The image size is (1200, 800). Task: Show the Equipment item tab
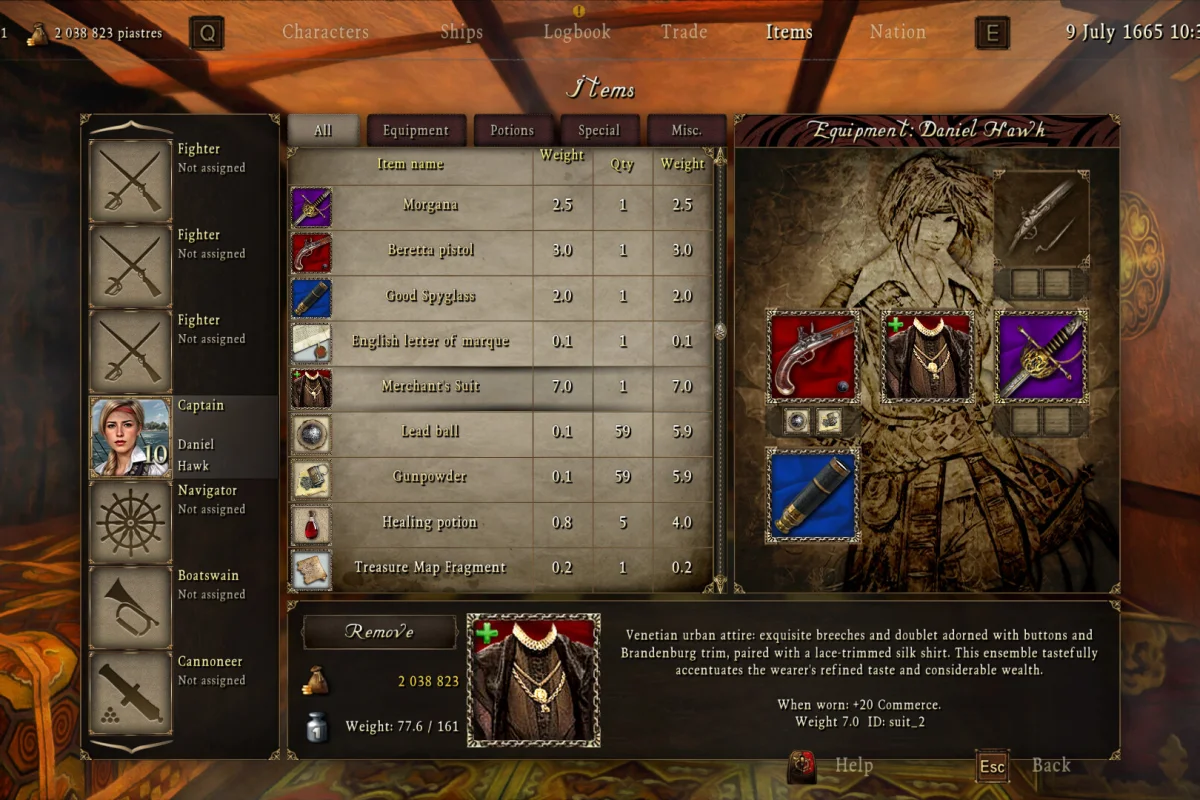pos(415,130)
